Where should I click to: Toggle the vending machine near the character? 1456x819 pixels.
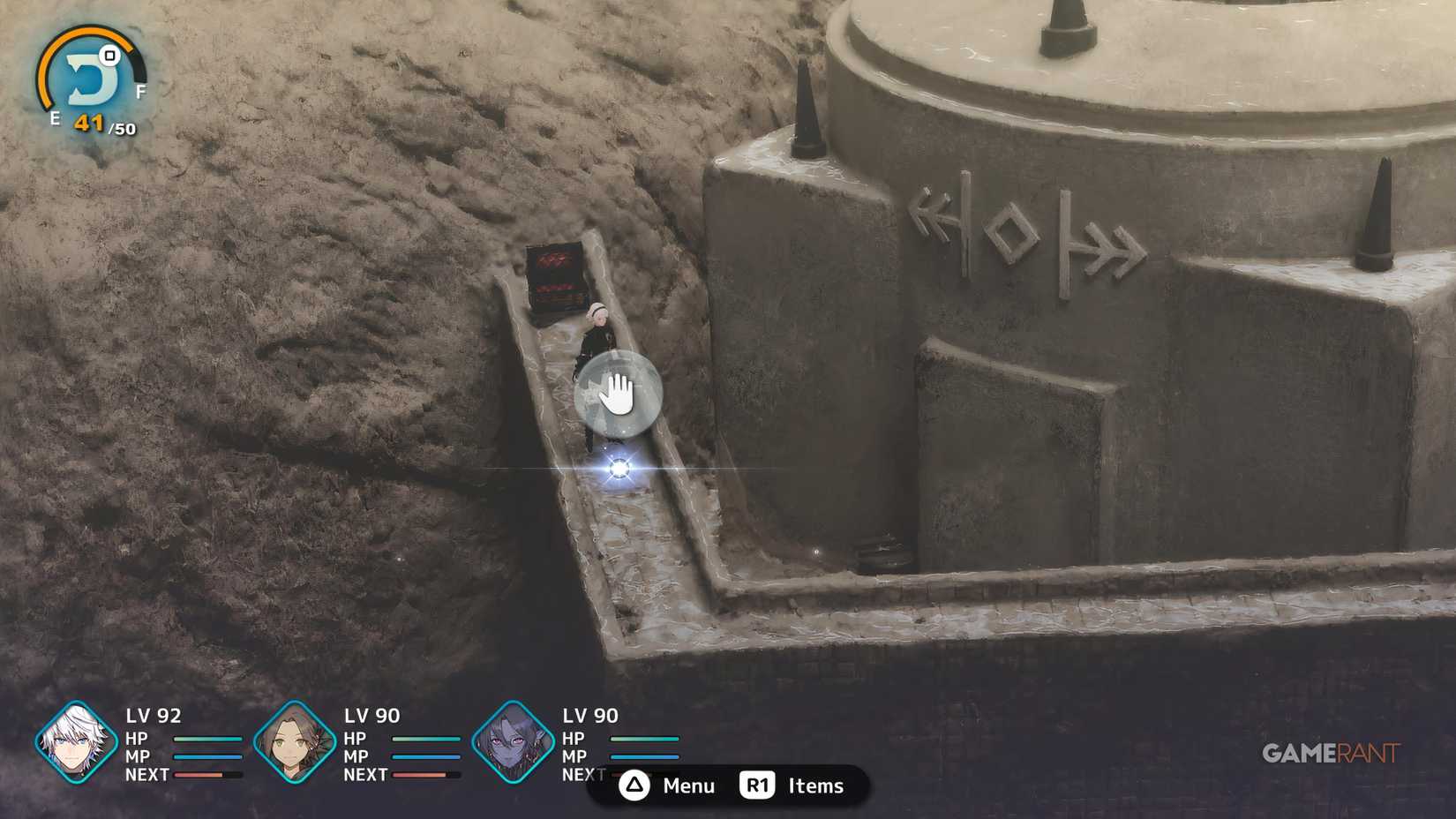point(556,276)
